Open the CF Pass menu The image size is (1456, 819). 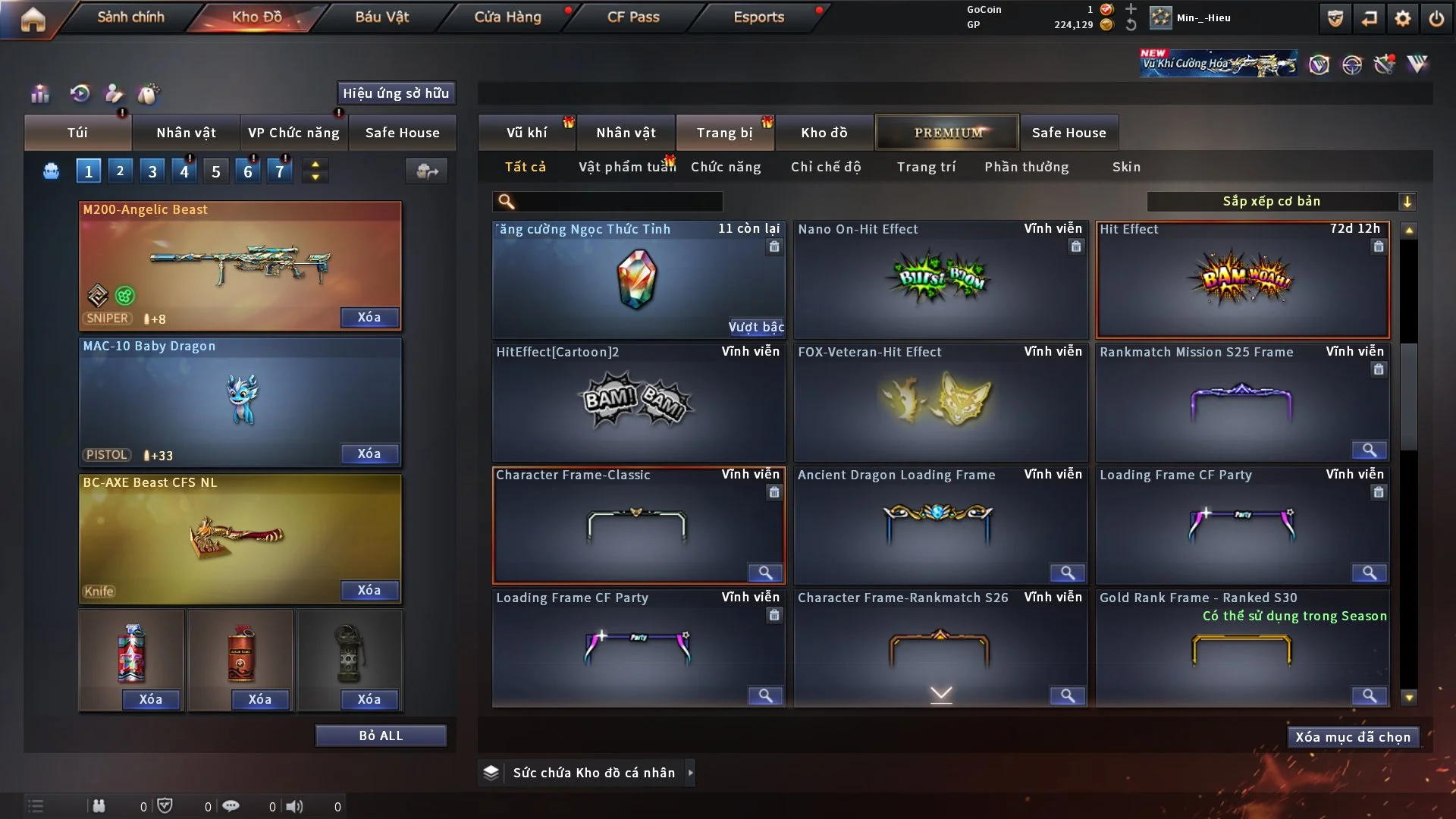pyautogui.click(x=633, y=17)
